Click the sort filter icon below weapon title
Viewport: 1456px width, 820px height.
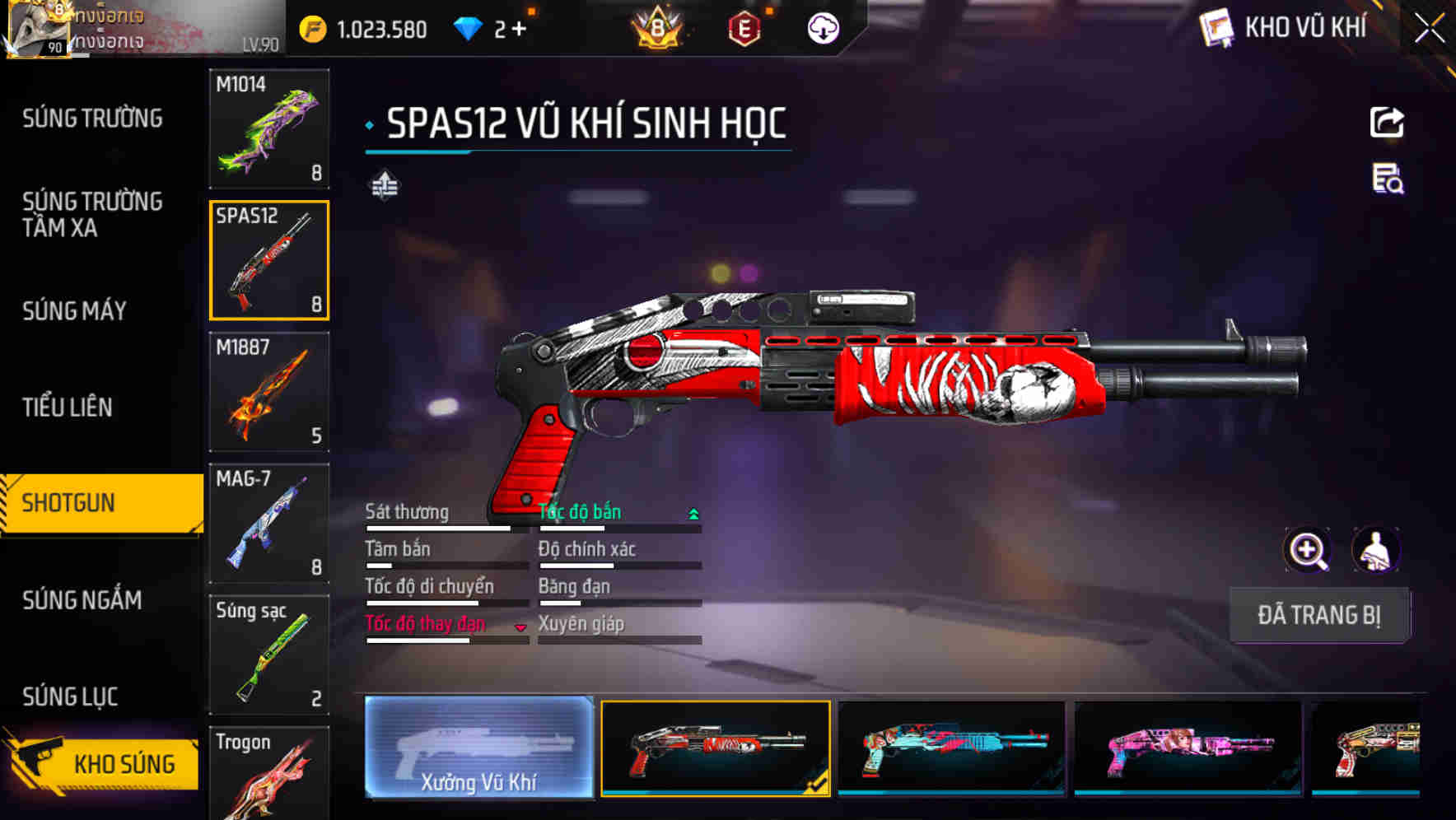384,186
